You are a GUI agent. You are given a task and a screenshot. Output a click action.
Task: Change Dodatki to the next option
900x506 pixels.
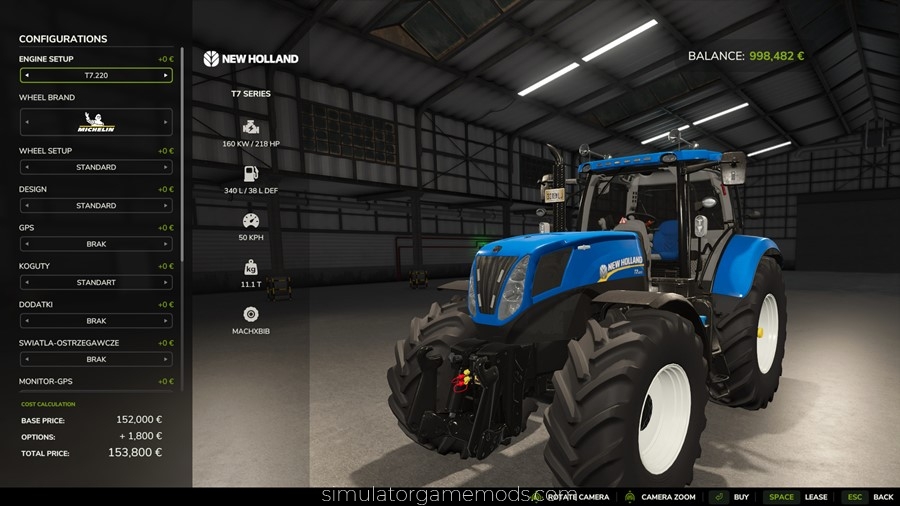(166, 321)
